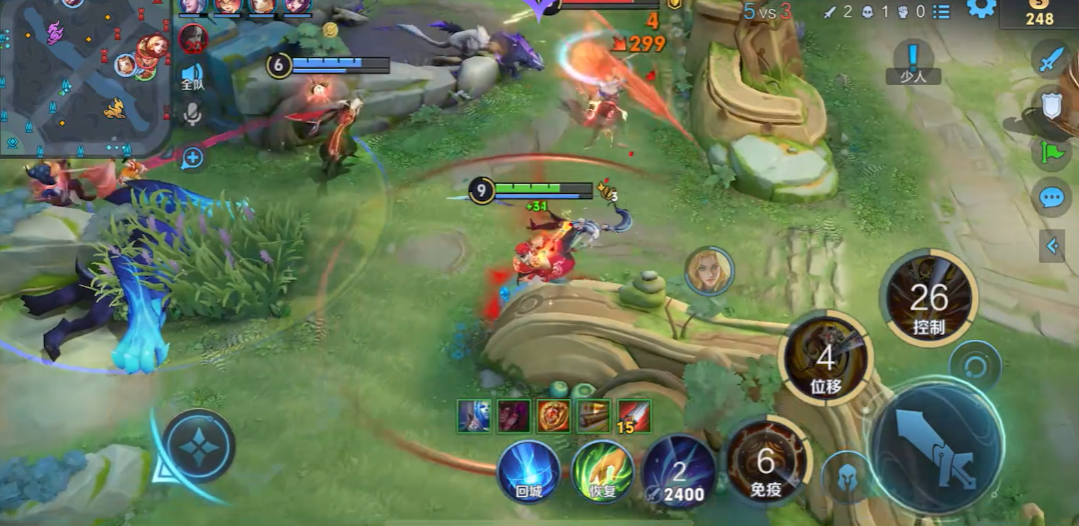
Task: Toggle the 全队 team voice speaker
Action: pyautogui.click(x=192, y=77)
